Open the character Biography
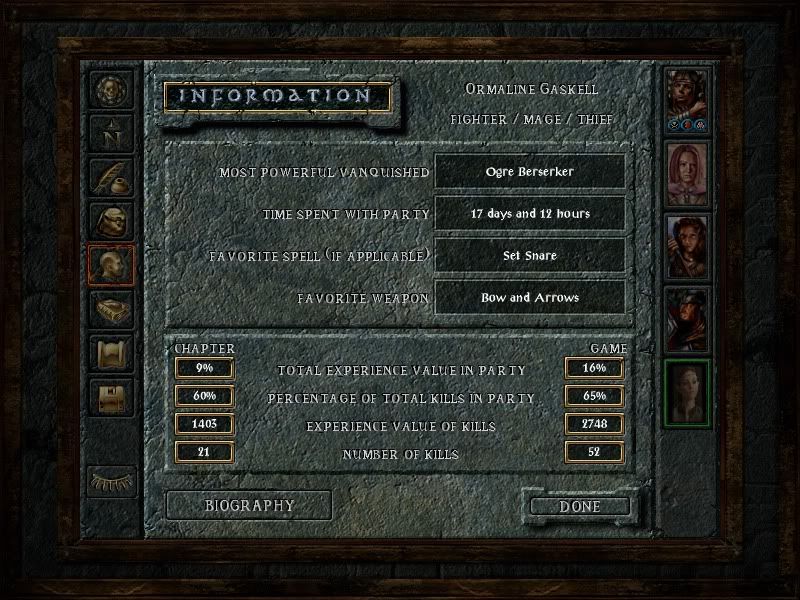The width and height of the screenshot is (800, 600). [x=249, y=505]
